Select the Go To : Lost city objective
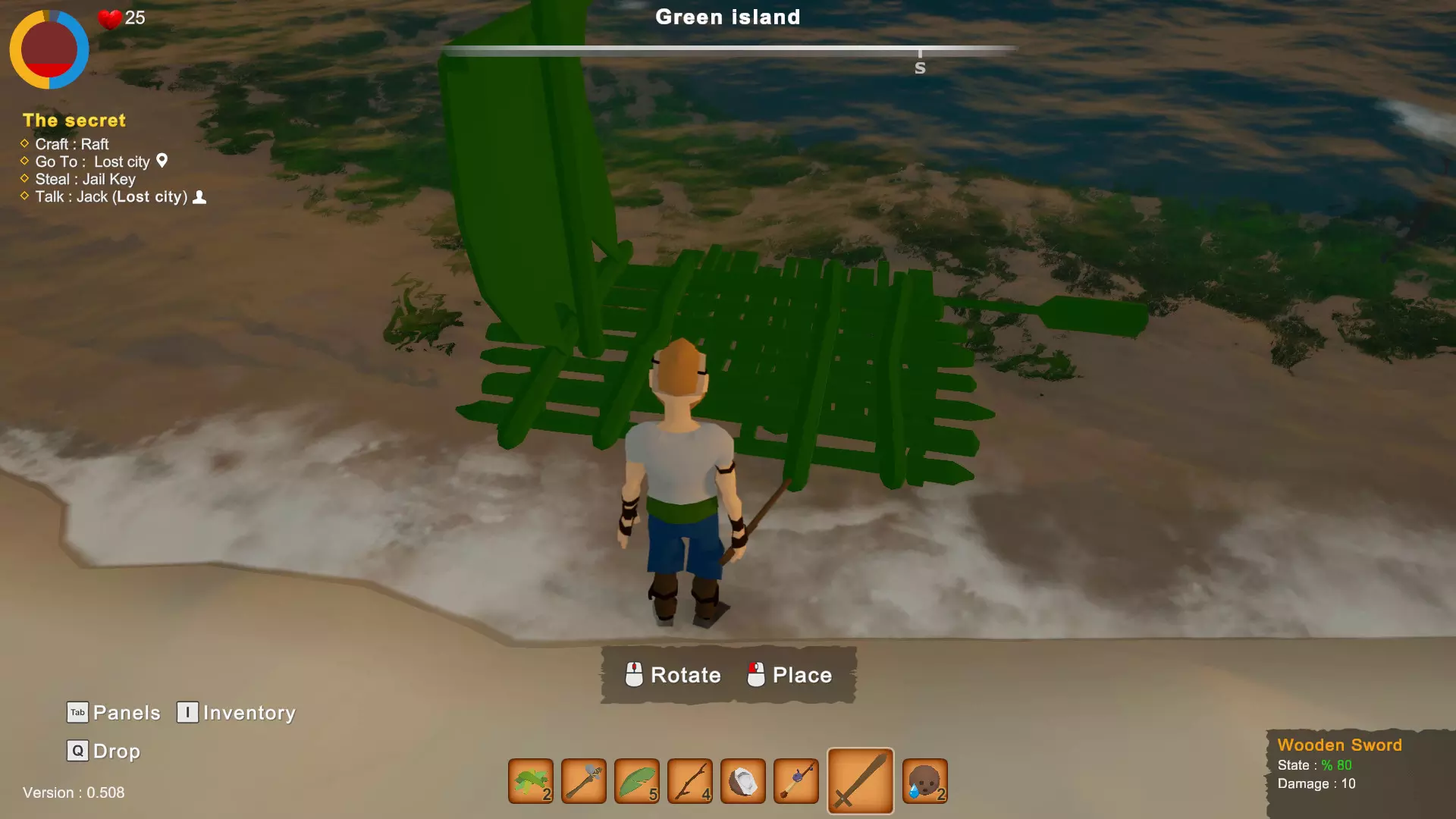The image size is (1456, 819). pyautogui.click(x=93, y=162)
